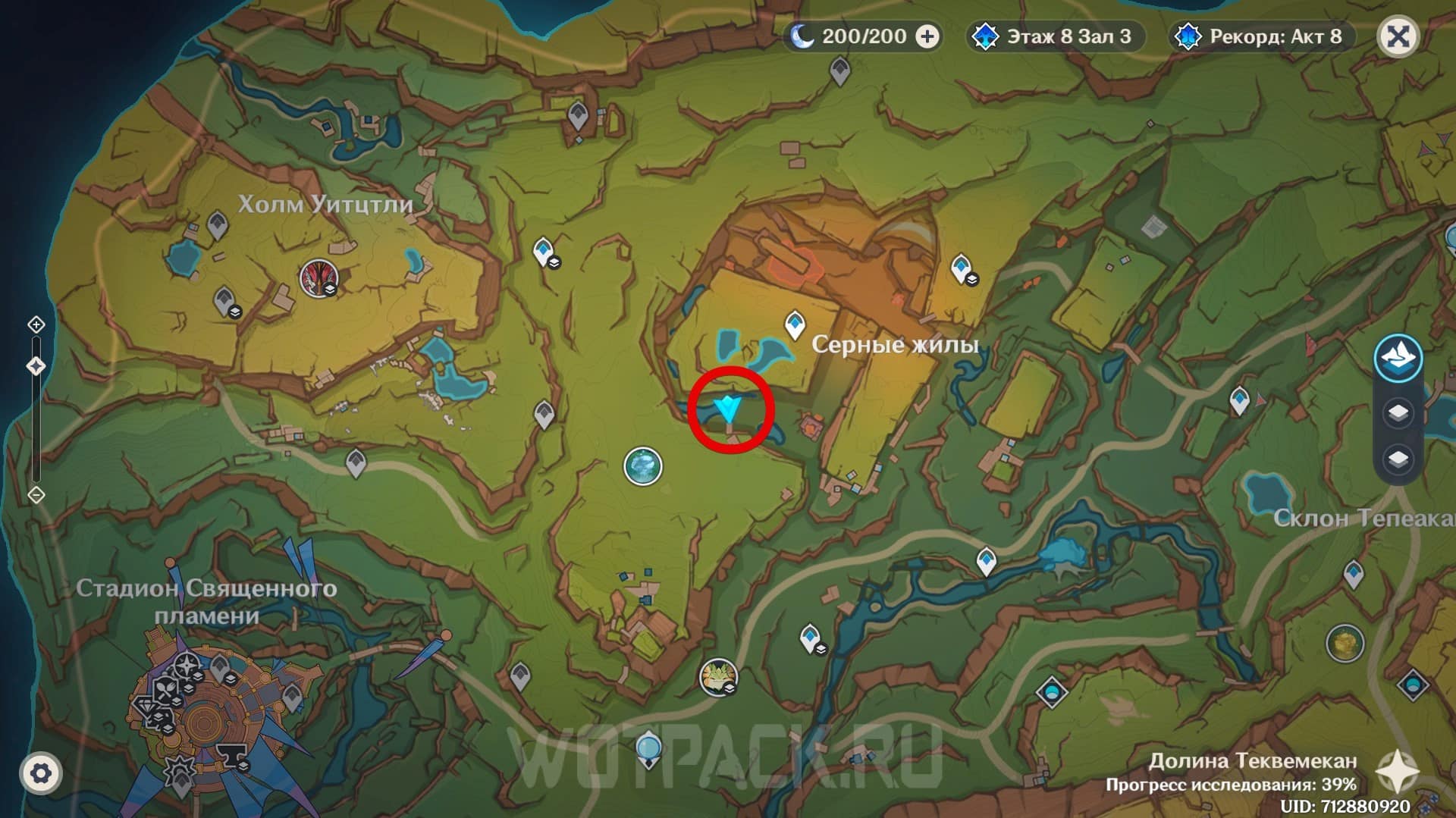Viewport: 1456px width, 818px height.
Task: Zoom out the map with the minus control
Action: tap(36, 495)
